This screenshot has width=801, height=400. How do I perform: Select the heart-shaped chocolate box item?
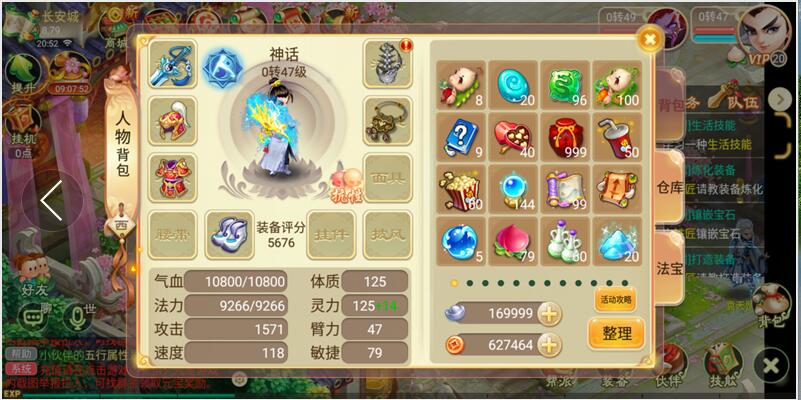(x=513, y=137)
